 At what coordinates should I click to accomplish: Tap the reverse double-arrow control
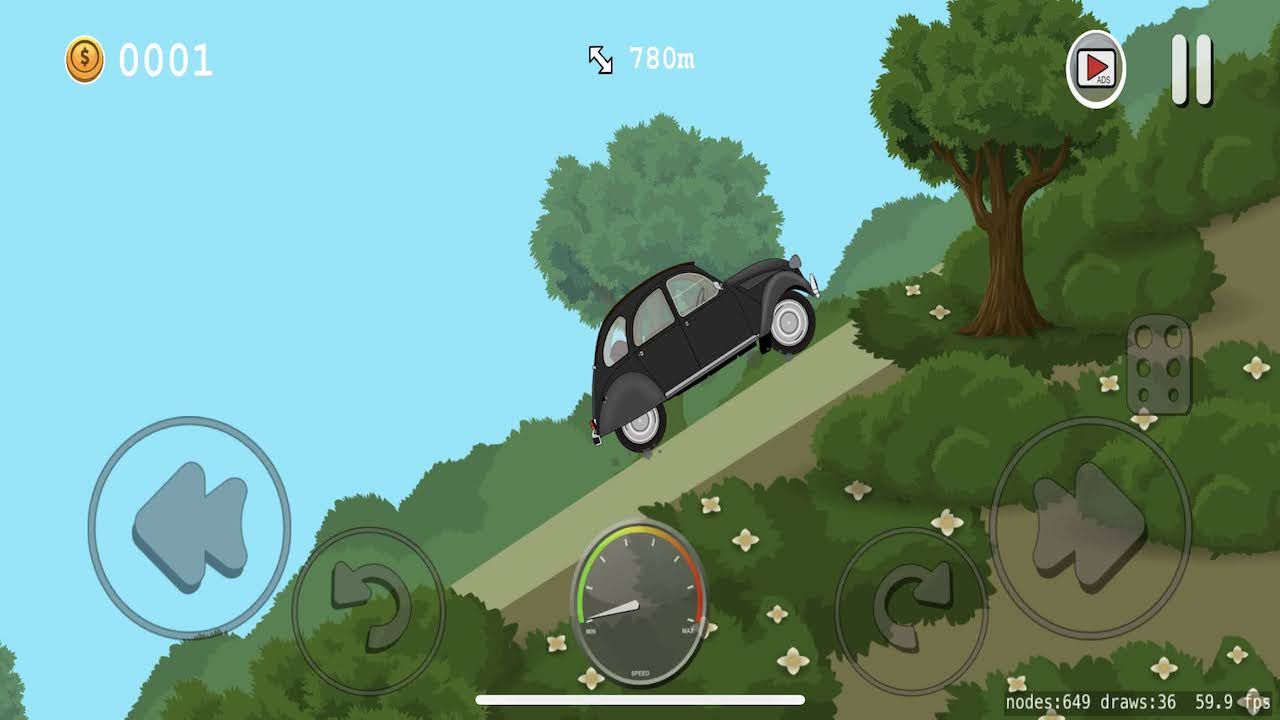point(190,527)
